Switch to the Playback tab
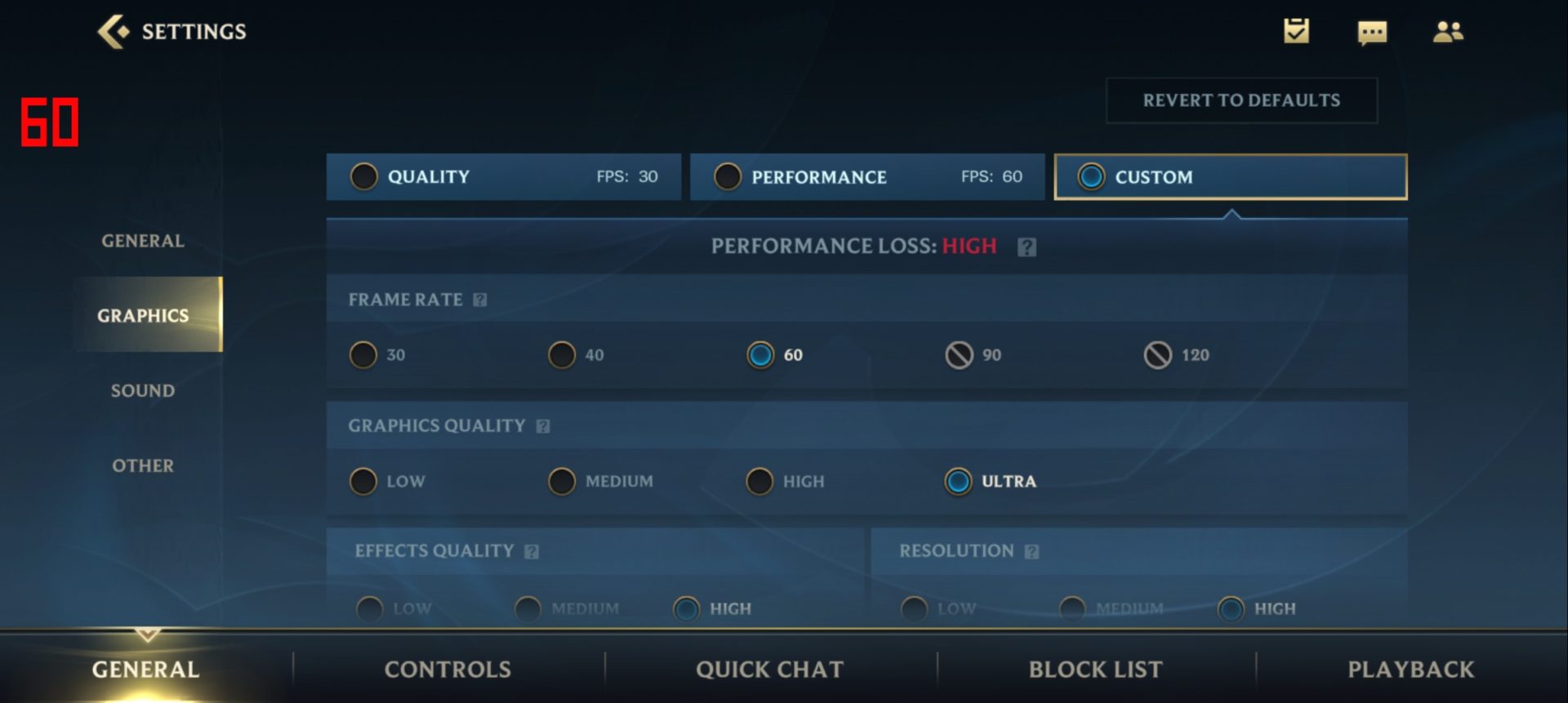 [1410, 670]
